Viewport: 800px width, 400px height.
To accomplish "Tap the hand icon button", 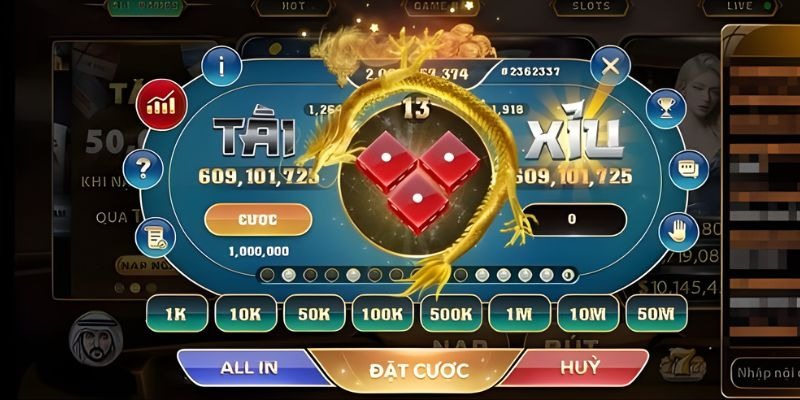I will tap(676, 232).
